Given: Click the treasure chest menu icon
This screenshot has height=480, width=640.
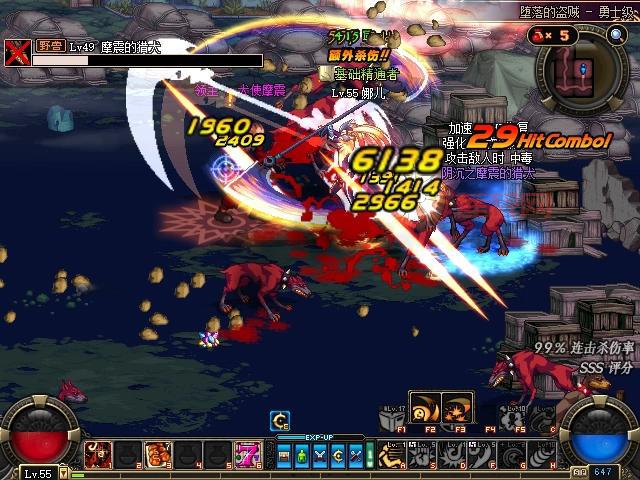Looking at the screenshot, I should click(x=284, y=456).
